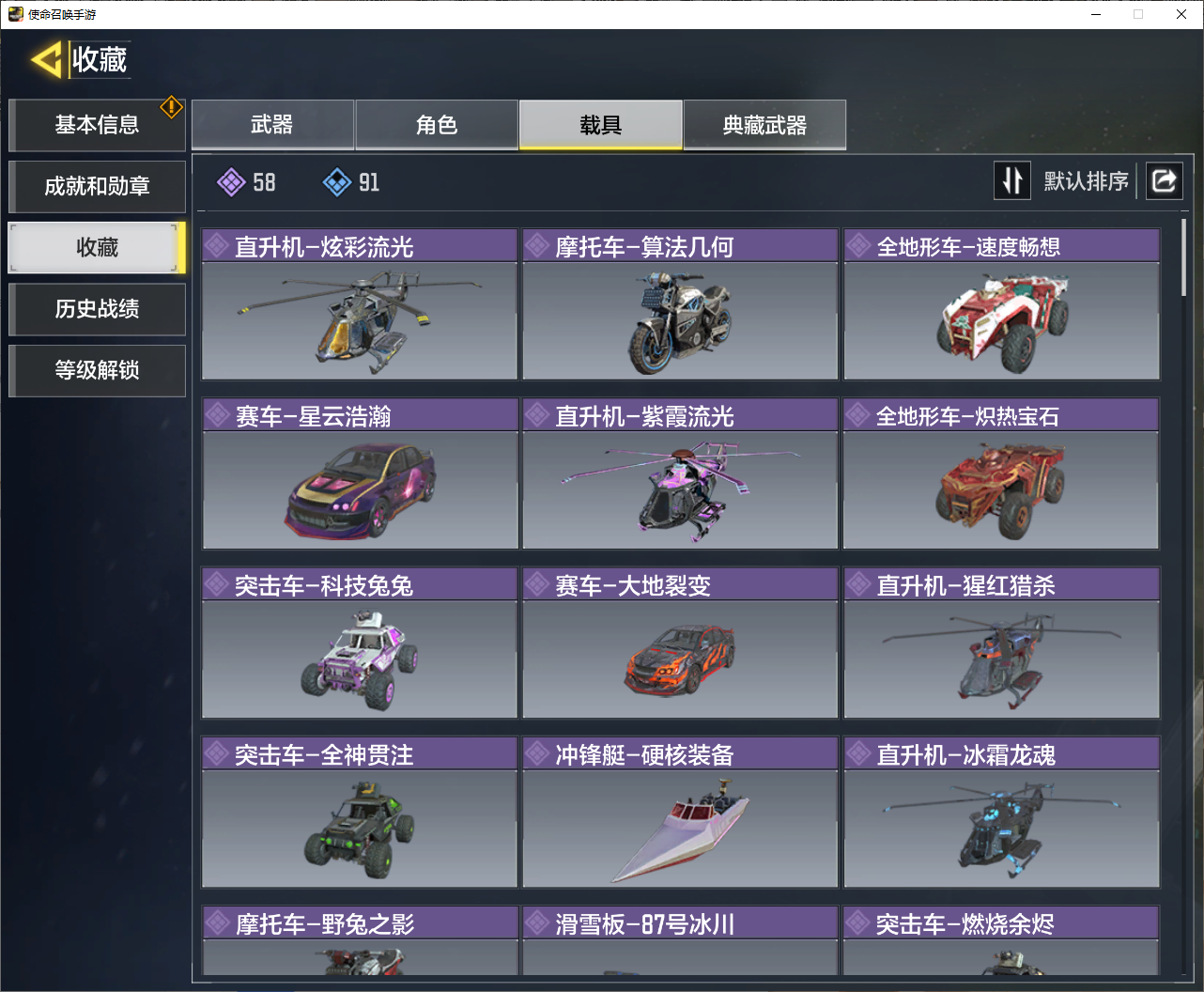Select the 历史战绩 menu entry

[97, 309]
